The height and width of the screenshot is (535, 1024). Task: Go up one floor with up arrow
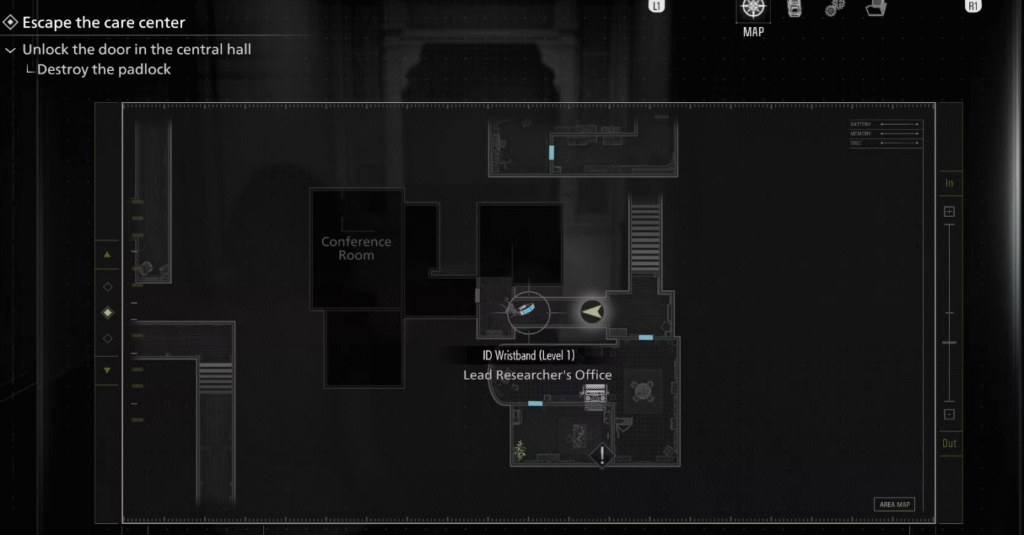point(108,255)
